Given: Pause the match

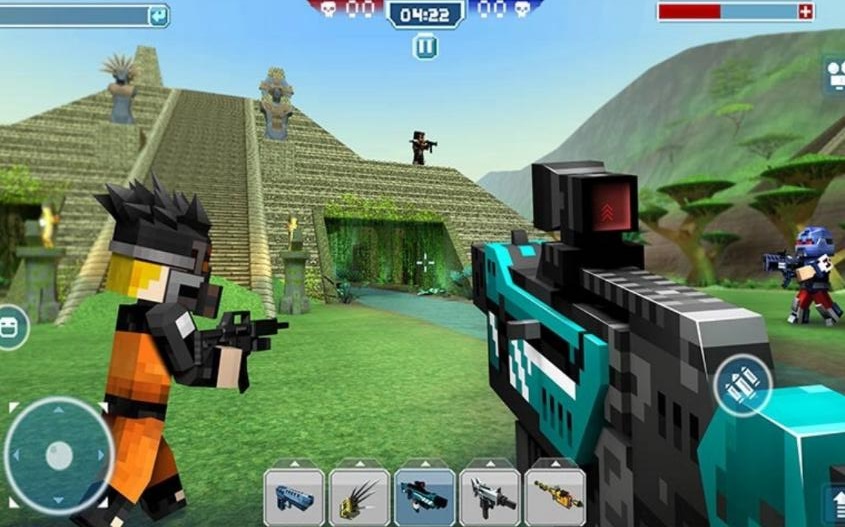Looking at the screenshot, I should pyautogui.click(x=425, y=45).
